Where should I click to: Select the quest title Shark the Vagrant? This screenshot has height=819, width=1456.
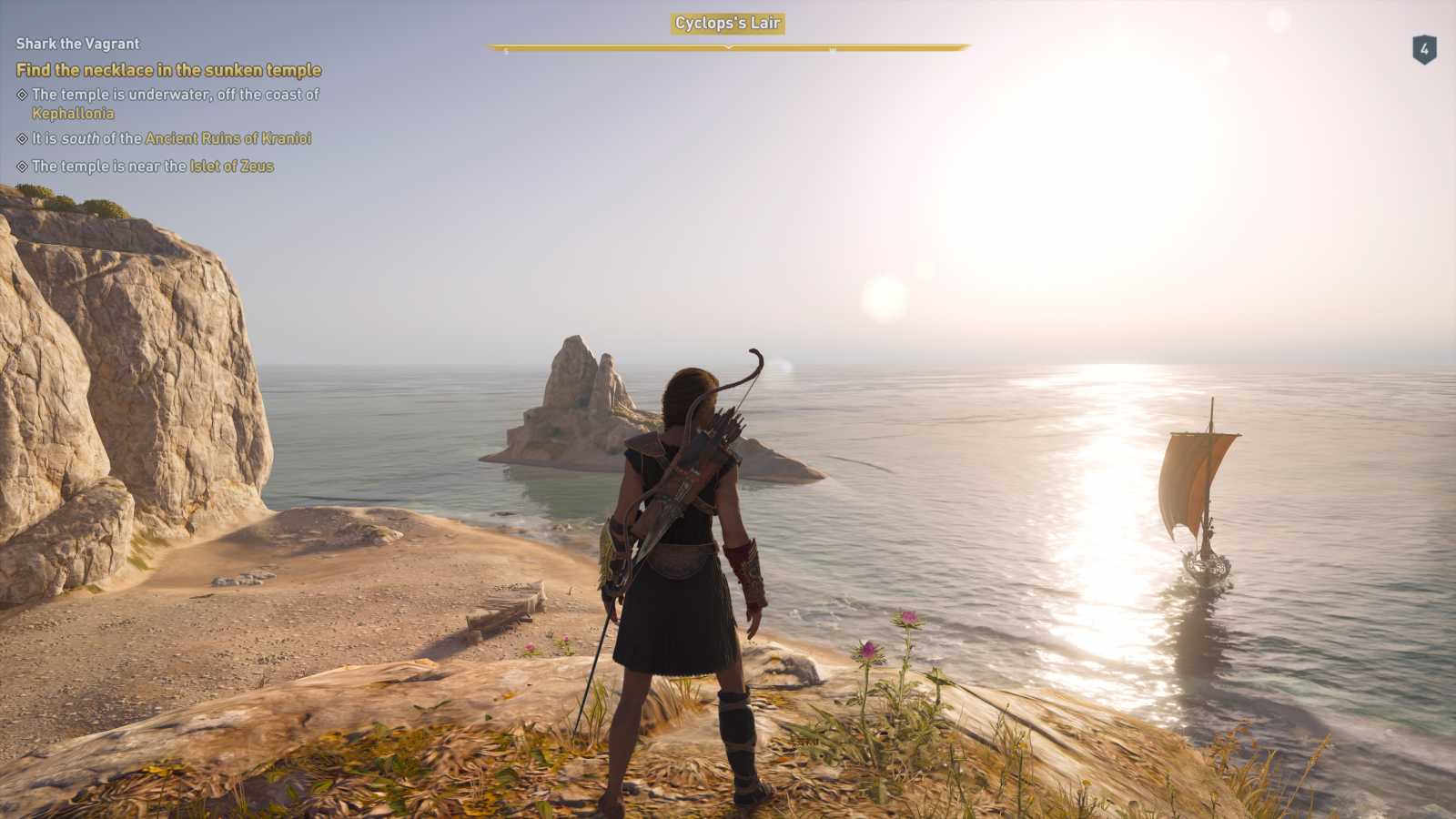[x=78, y=43]
